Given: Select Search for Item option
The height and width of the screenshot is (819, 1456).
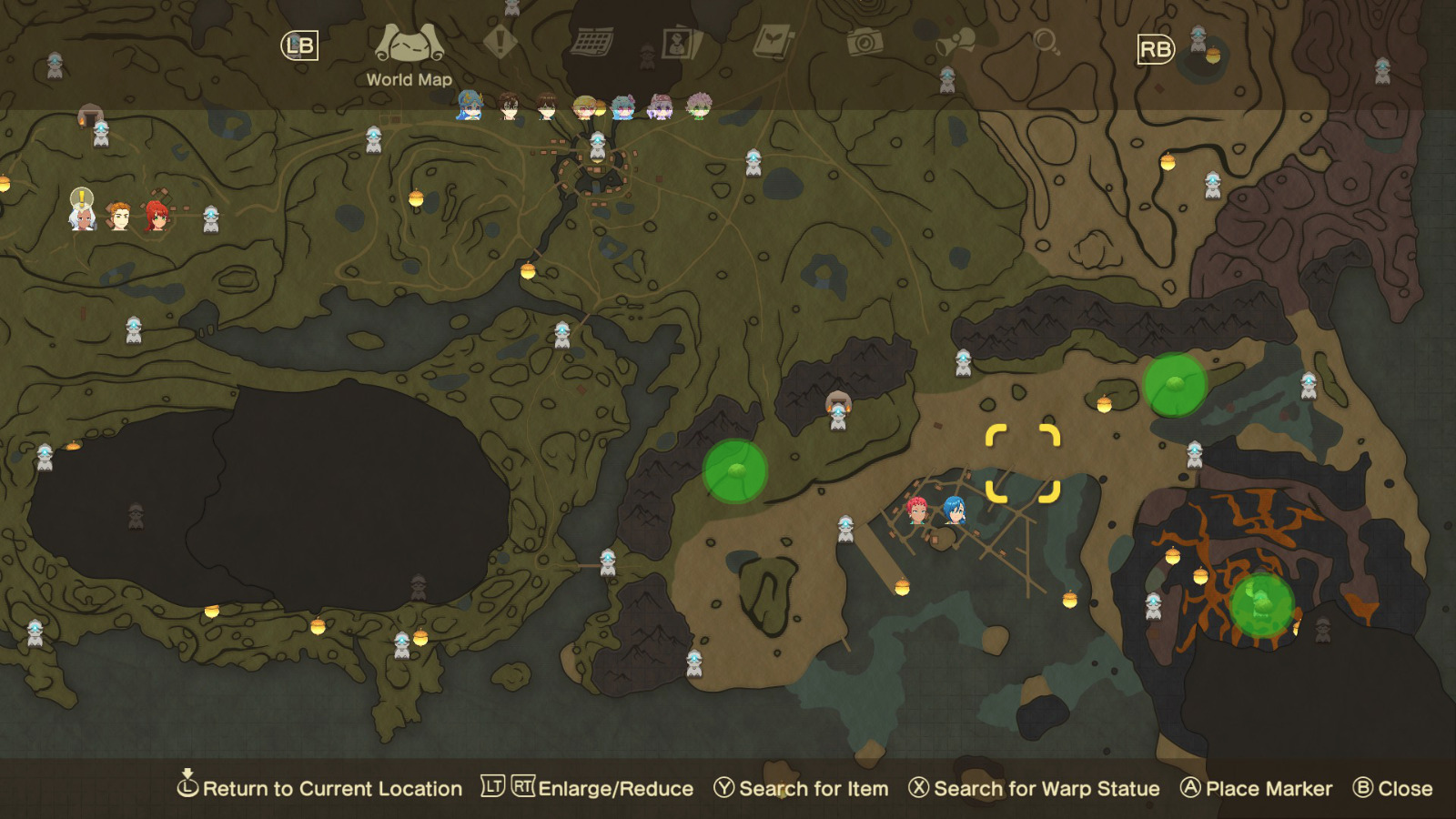Looking at the screenshot, I should pyautogui.click(x=809, y=788).
